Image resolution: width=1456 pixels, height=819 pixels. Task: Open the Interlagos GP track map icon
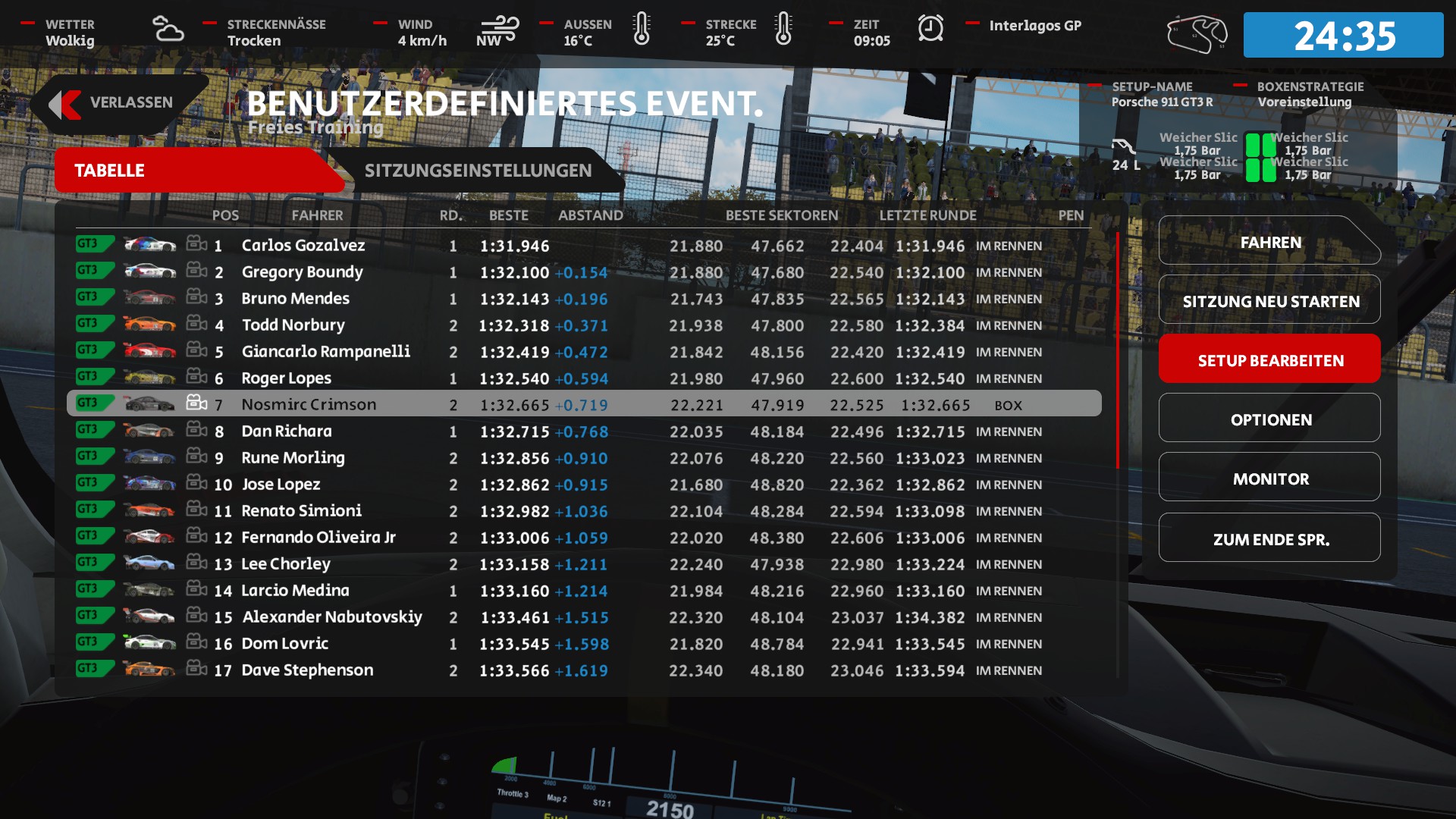click(1197, 34)
